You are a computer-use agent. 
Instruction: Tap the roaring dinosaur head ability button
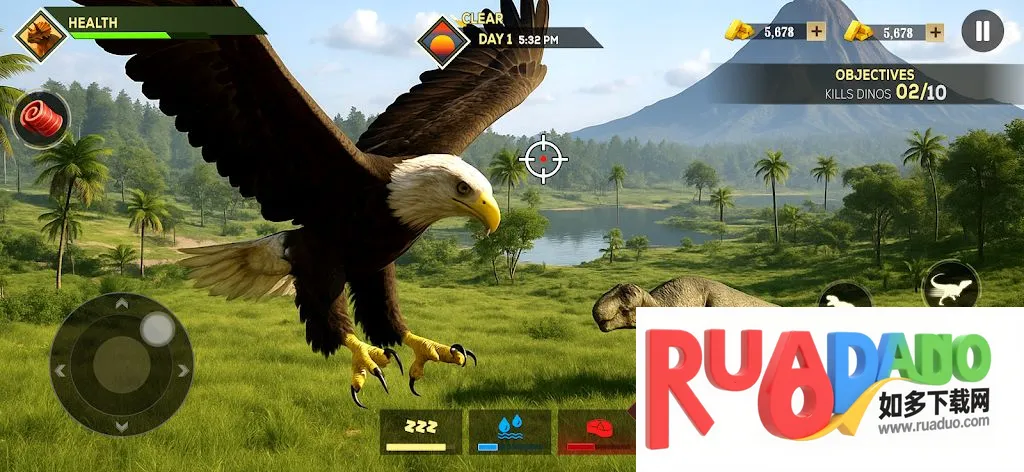(844, 297)
